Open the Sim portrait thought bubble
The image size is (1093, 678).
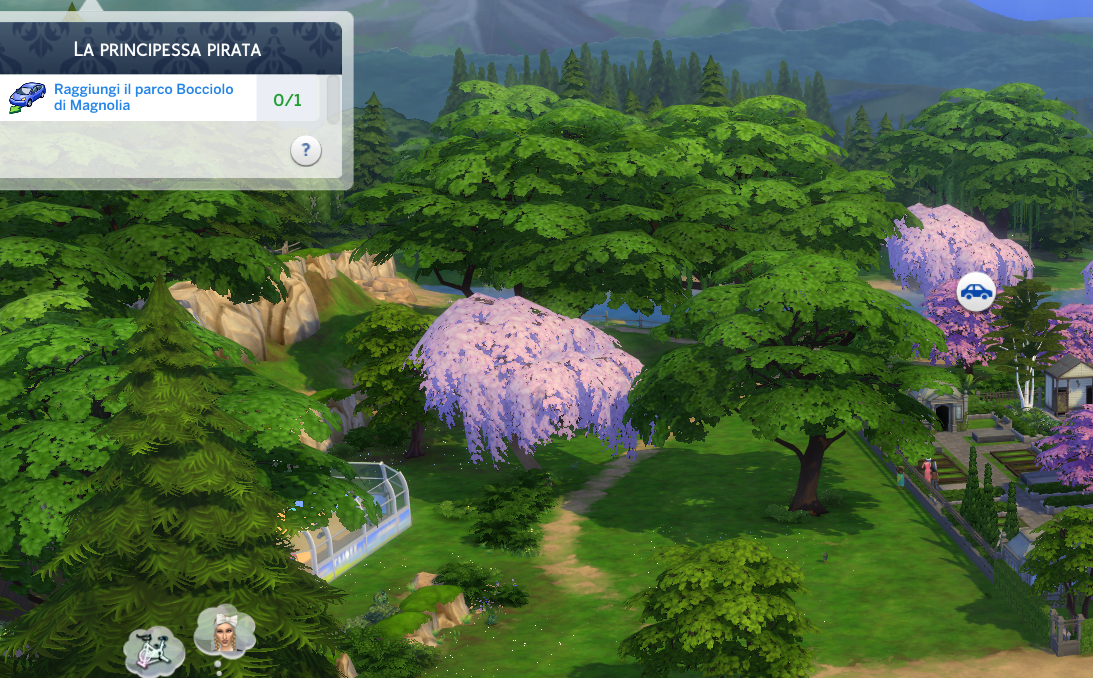[225, 631]
